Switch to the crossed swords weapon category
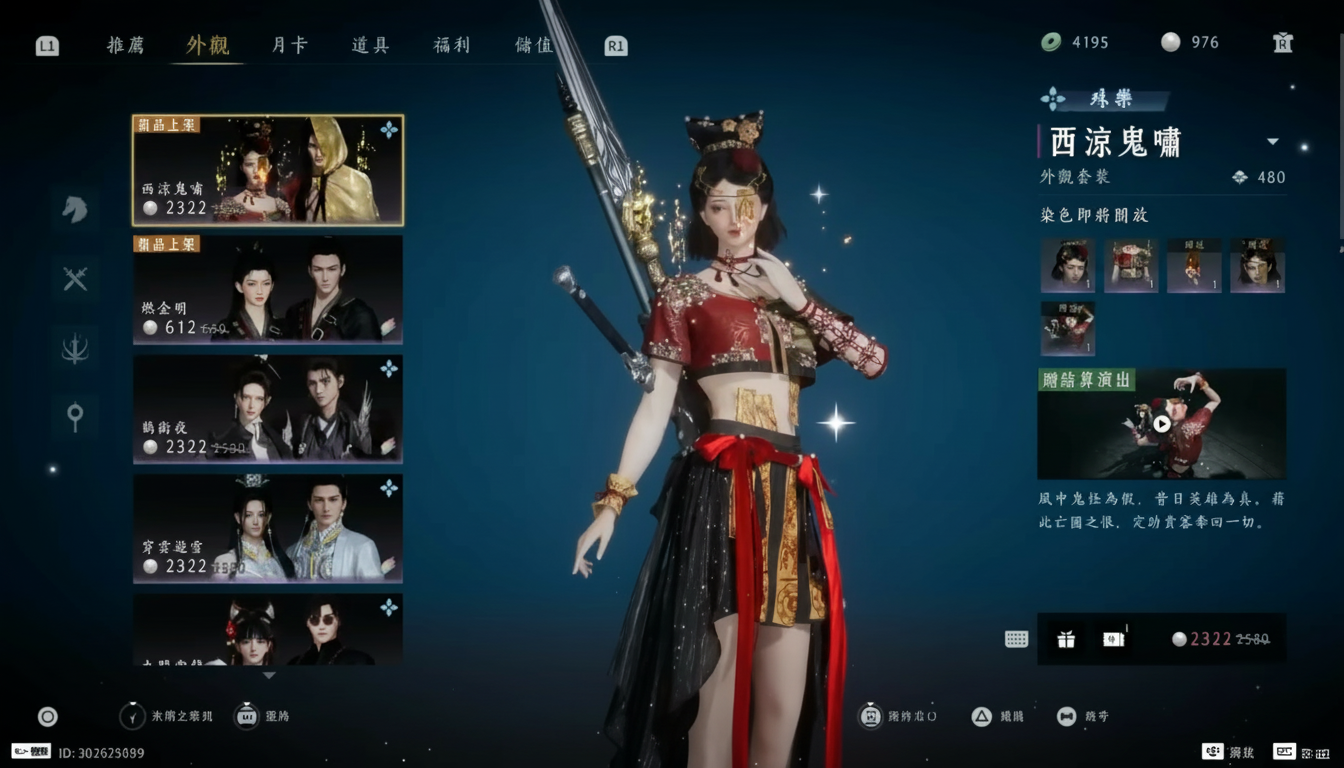Viewport: 1344px width, 768px height. (75, 279)
